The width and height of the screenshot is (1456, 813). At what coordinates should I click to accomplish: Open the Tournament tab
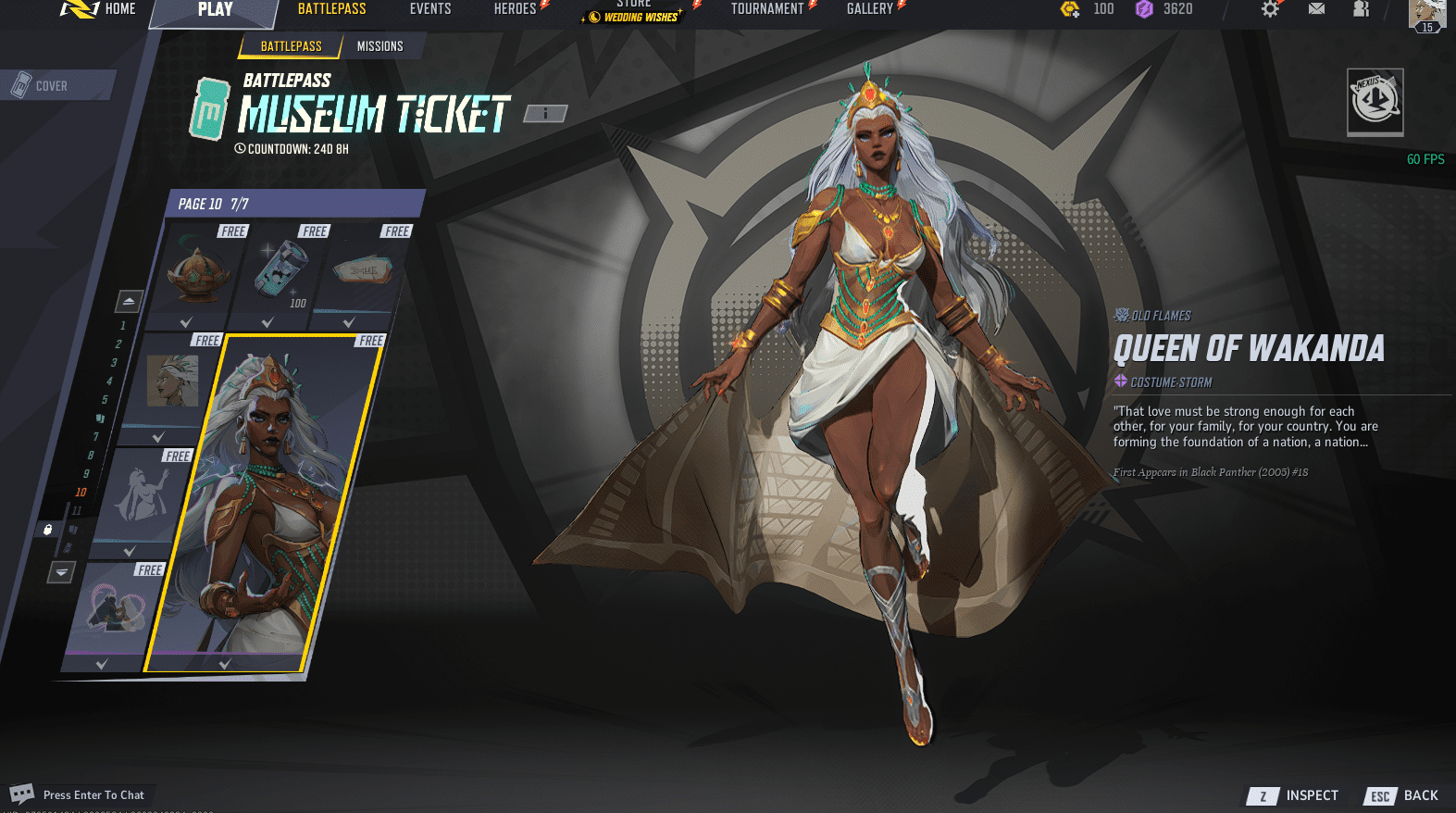click(x=767, y=9)
